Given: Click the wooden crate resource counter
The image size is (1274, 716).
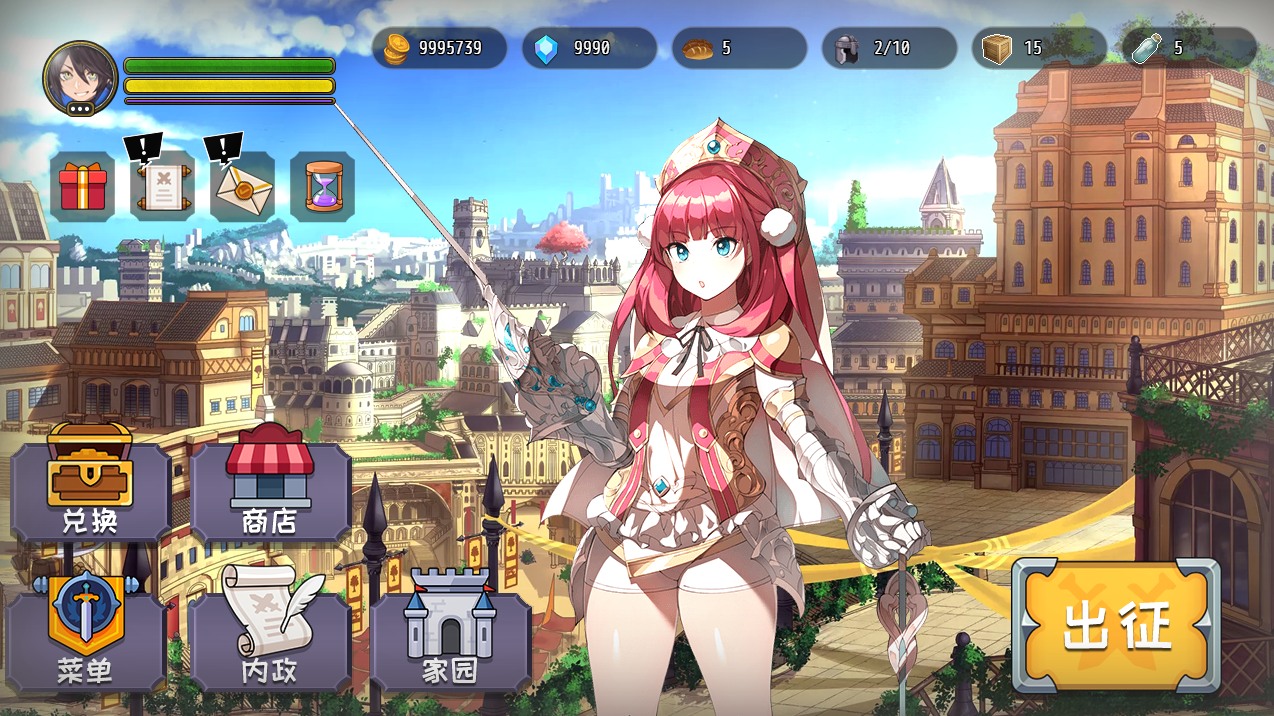Looking at the screenshot, I should 1040,48.
